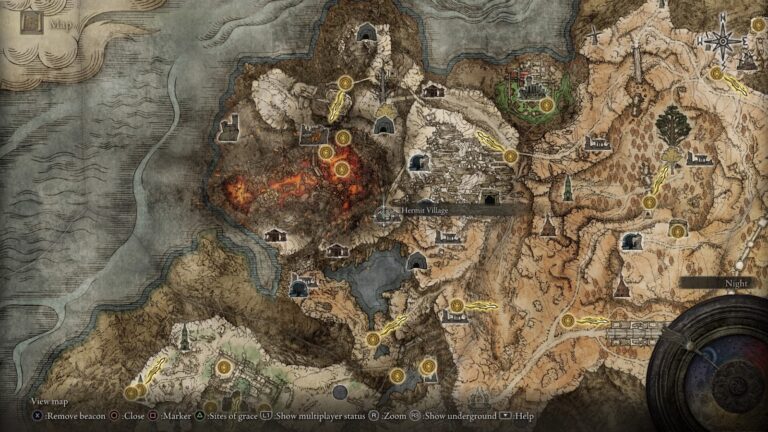Viewport: 768px width, 432px height.
Task: Select the cave icon beside the grey lake
Action: [x=417, y=261]
